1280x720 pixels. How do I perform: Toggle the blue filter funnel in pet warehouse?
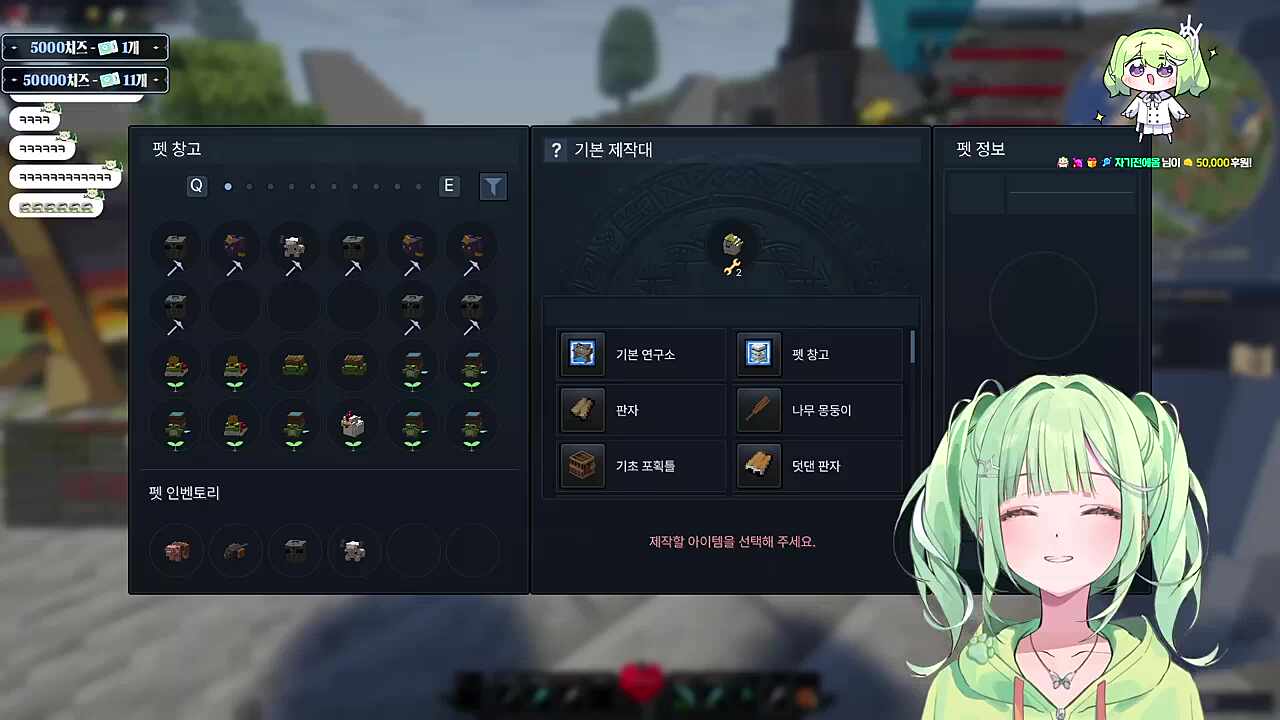493,186
